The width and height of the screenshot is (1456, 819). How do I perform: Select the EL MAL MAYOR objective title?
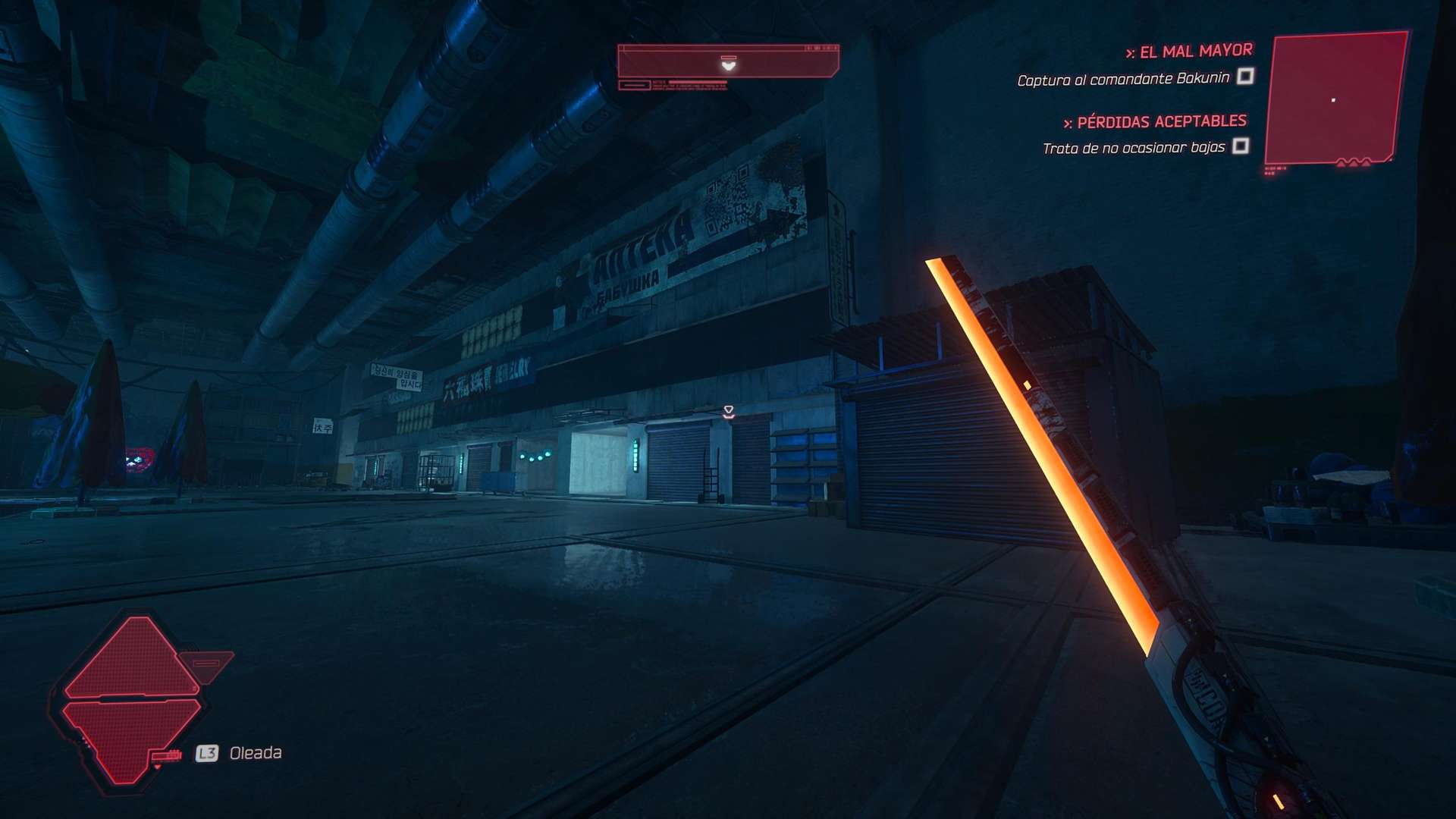(1196, 52)
